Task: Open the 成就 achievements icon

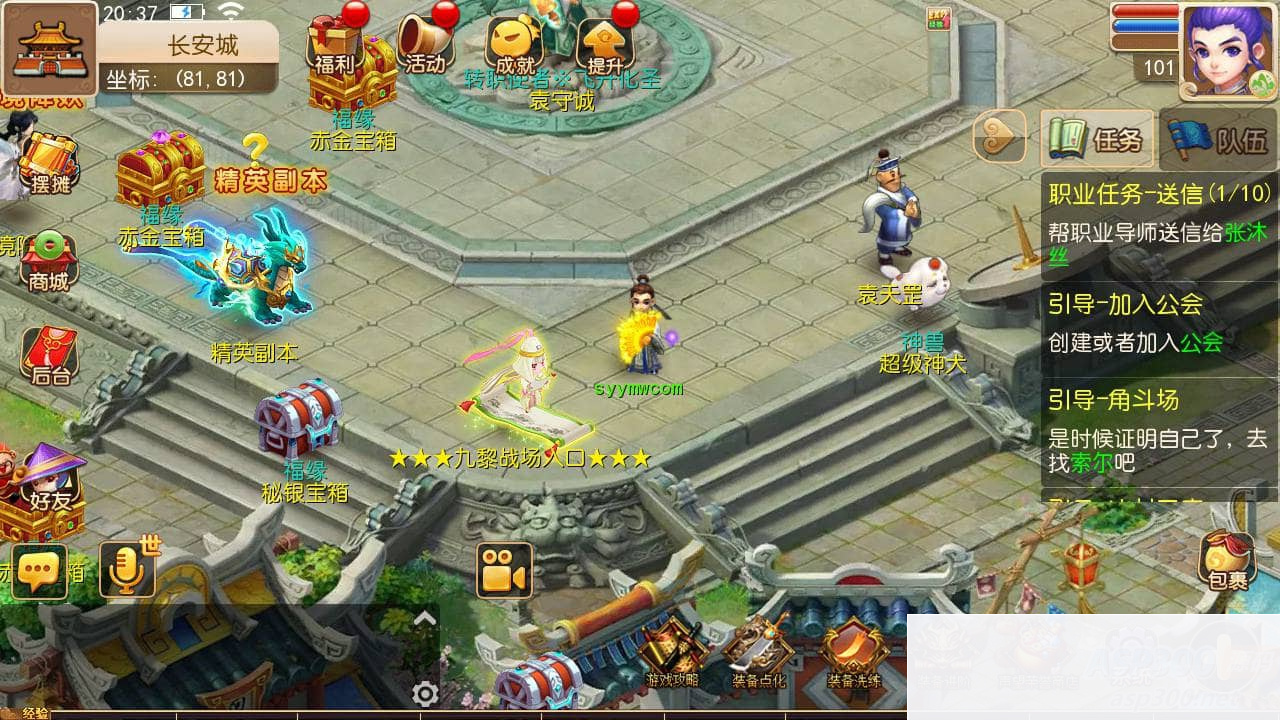Action: tap(514, 45)
